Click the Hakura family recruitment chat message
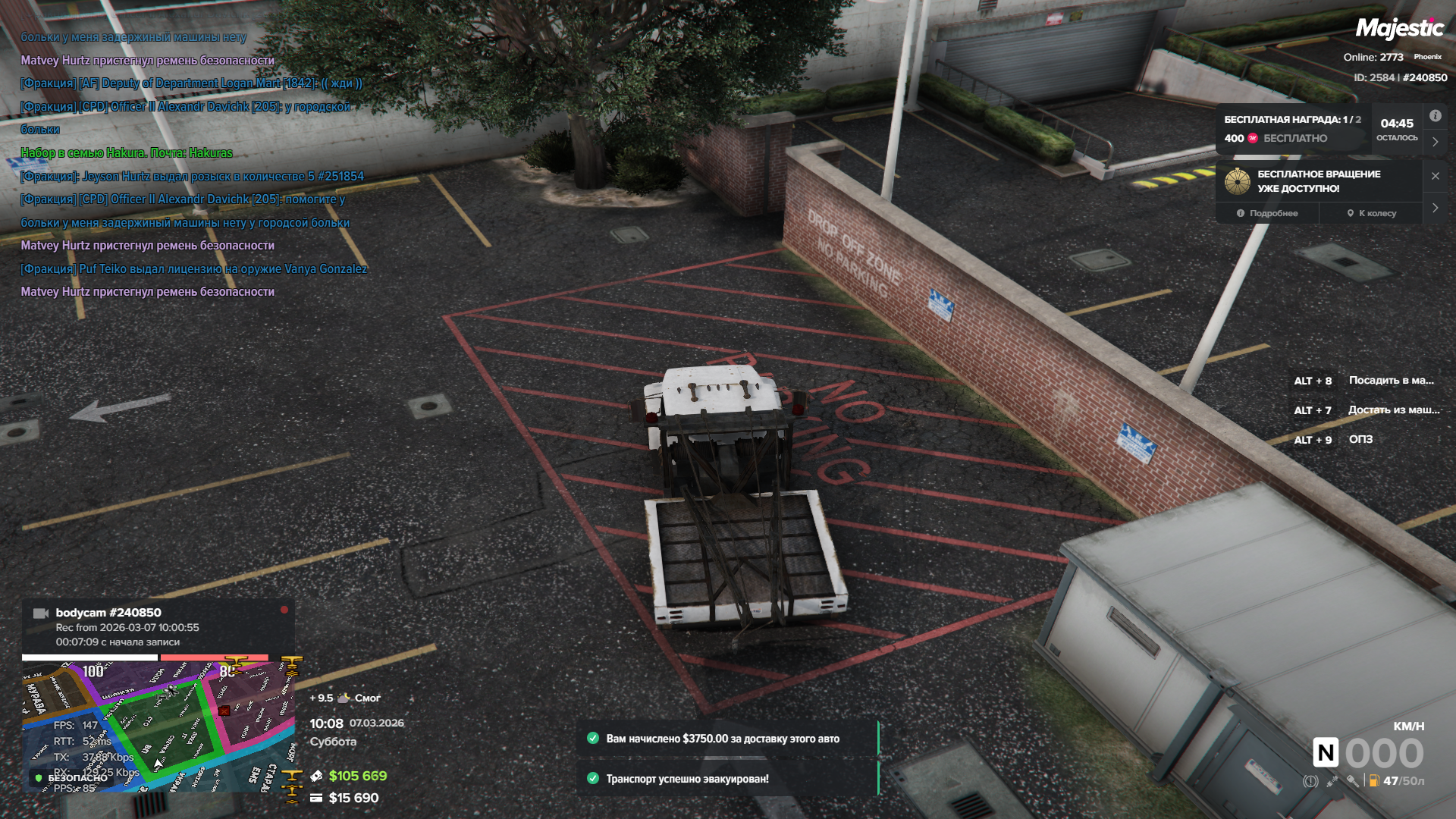The width and height of the screenshot is (1456, 819). click(127, 153)
